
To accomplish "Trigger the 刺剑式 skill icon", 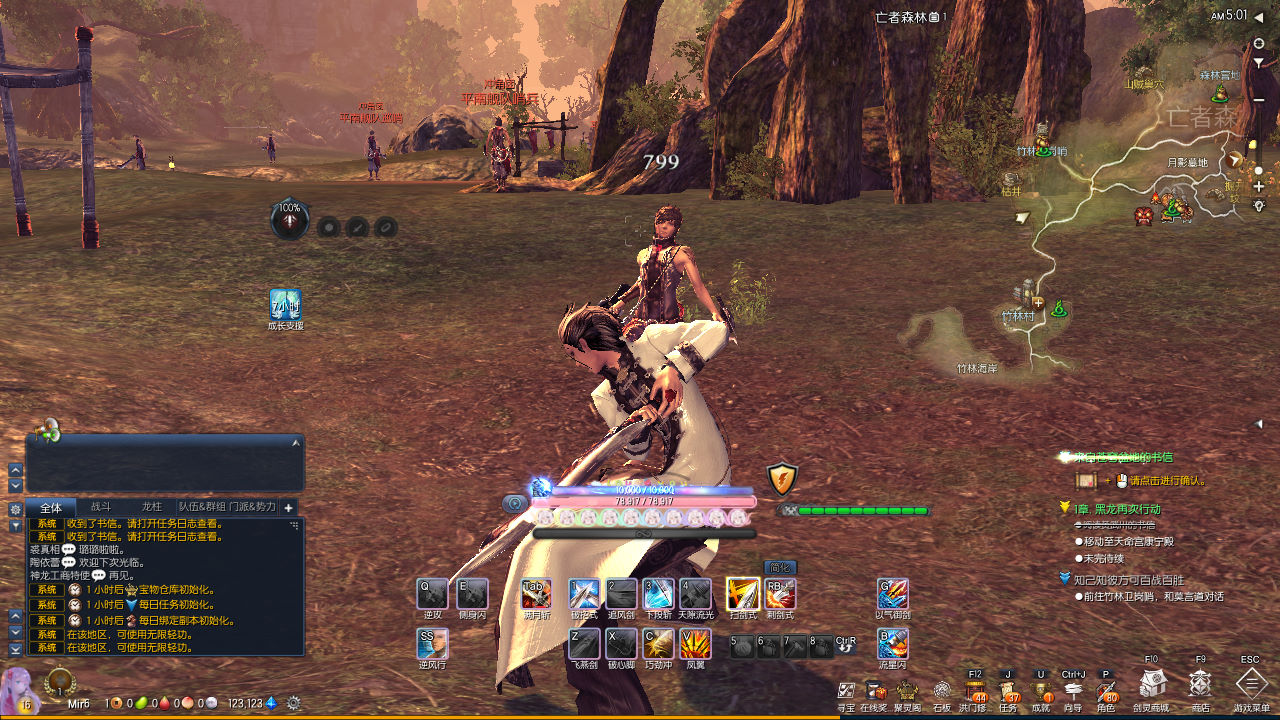I will click(x=780, y=594).
